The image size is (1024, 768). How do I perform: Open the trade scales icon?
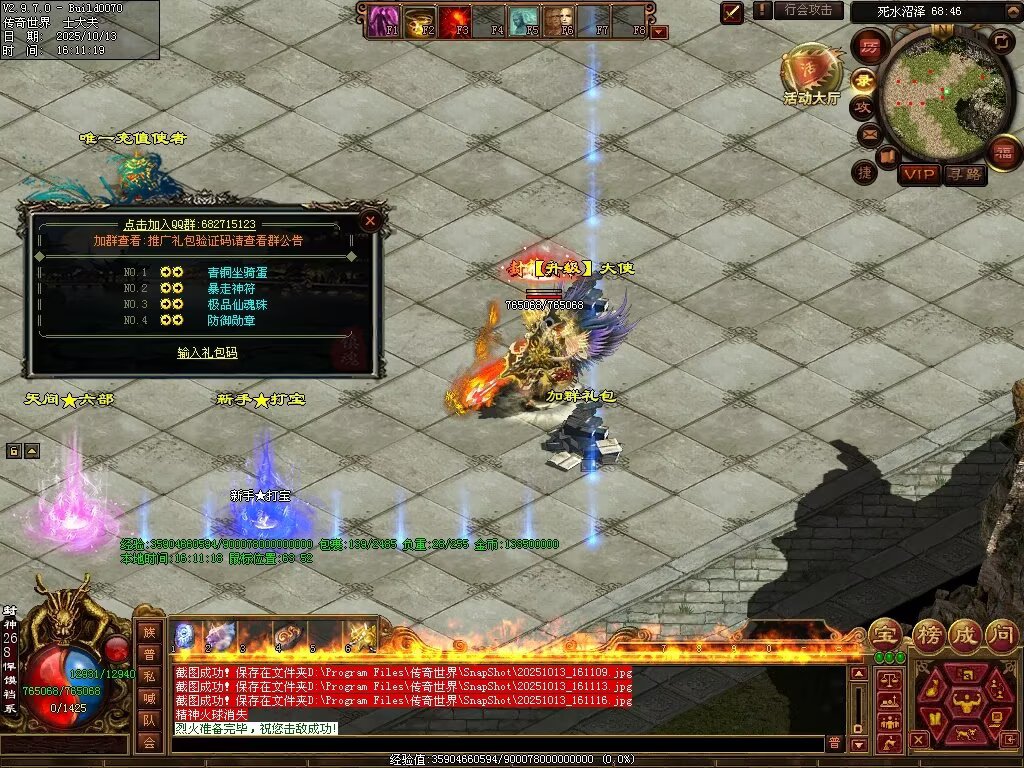[887, 680]
